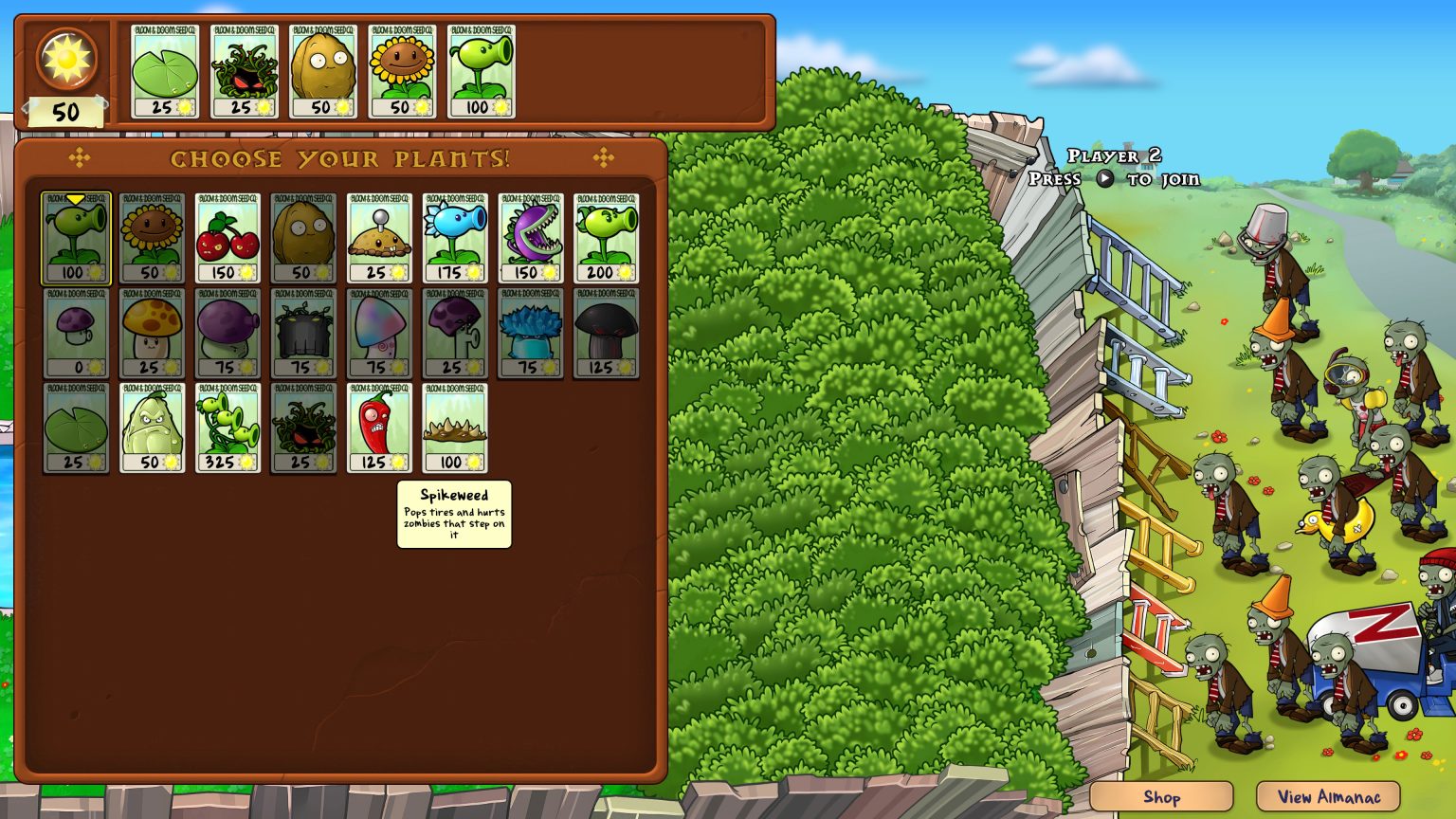Open the Shop
The image size is (1456, 819).
[1161, 797]
